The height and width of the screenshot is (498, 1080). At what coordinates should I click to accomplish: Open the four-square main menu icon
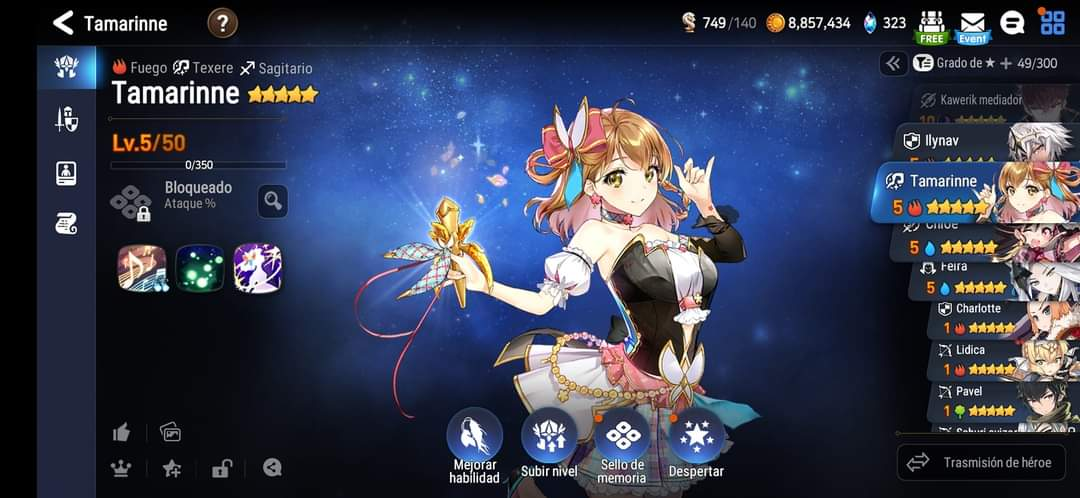(1052, 22)
